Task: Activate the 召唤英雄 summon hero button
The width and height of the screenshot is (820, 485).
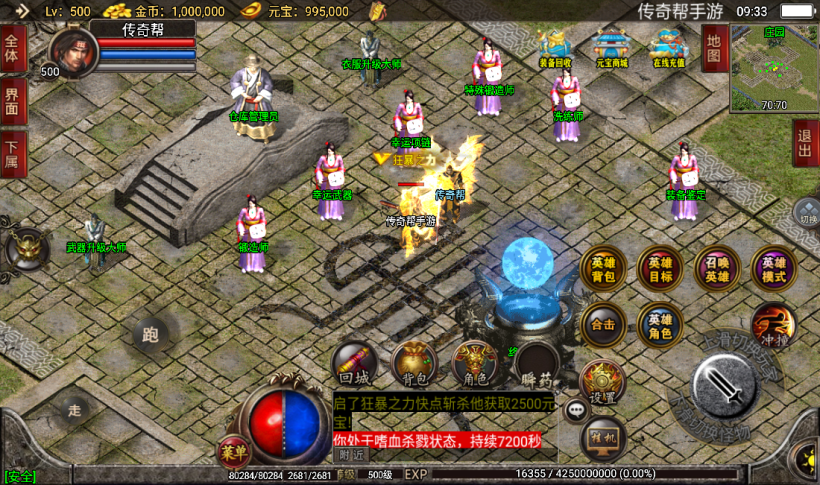Action: point(717,268)
